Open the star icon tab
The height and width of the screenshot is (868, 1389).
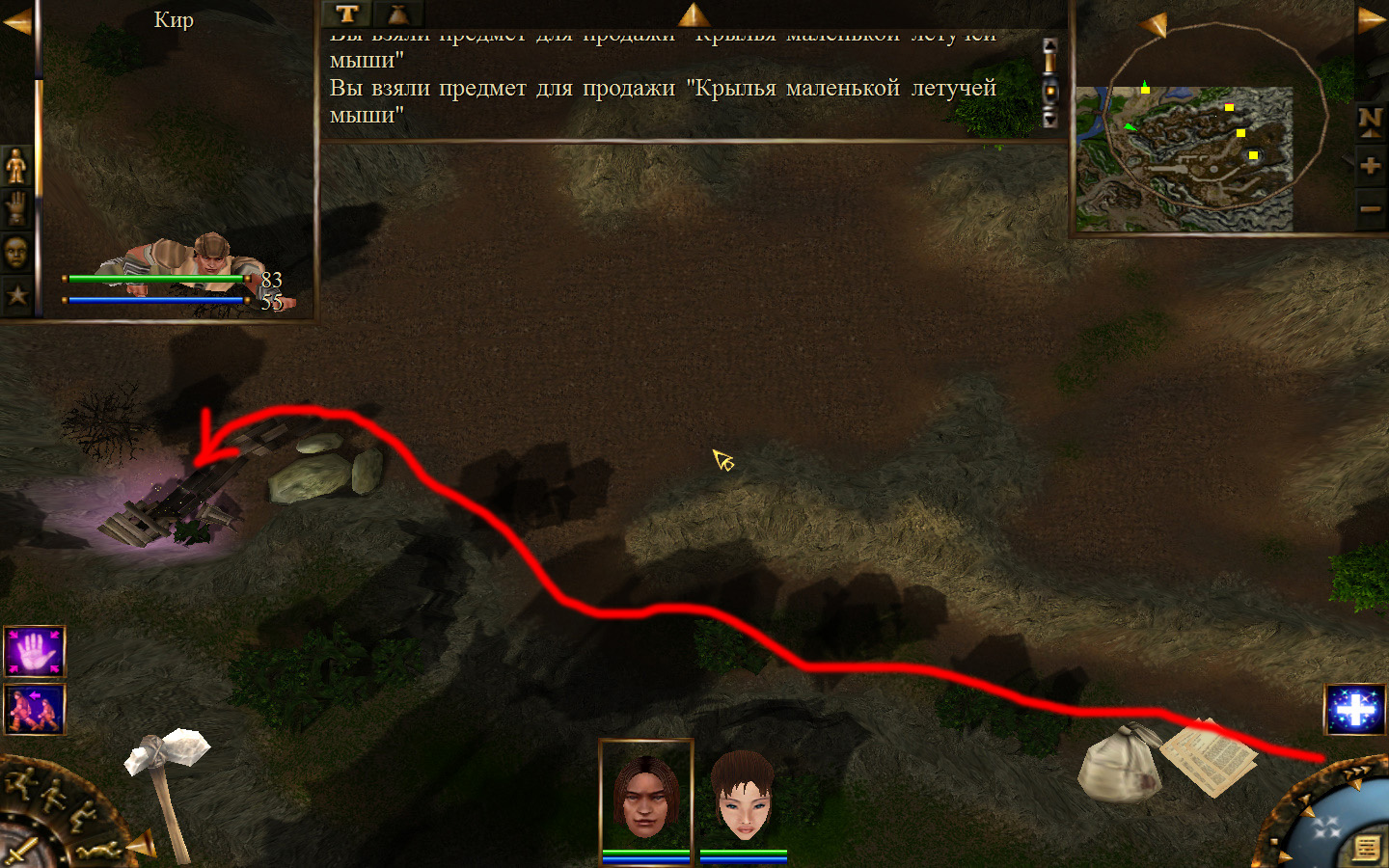pos(16,295)
